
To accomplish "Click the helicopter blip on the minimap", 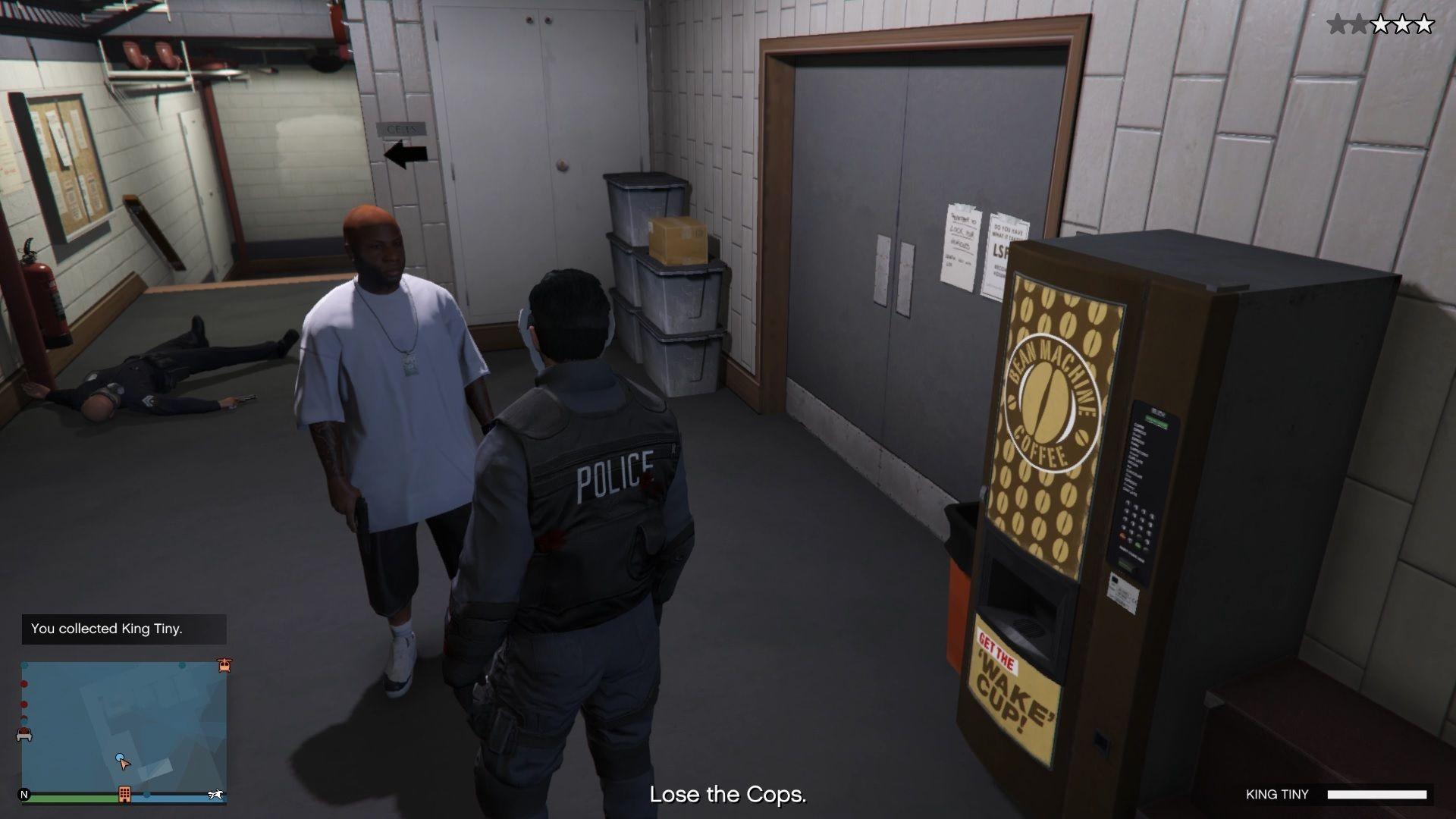I will [224, 666].
